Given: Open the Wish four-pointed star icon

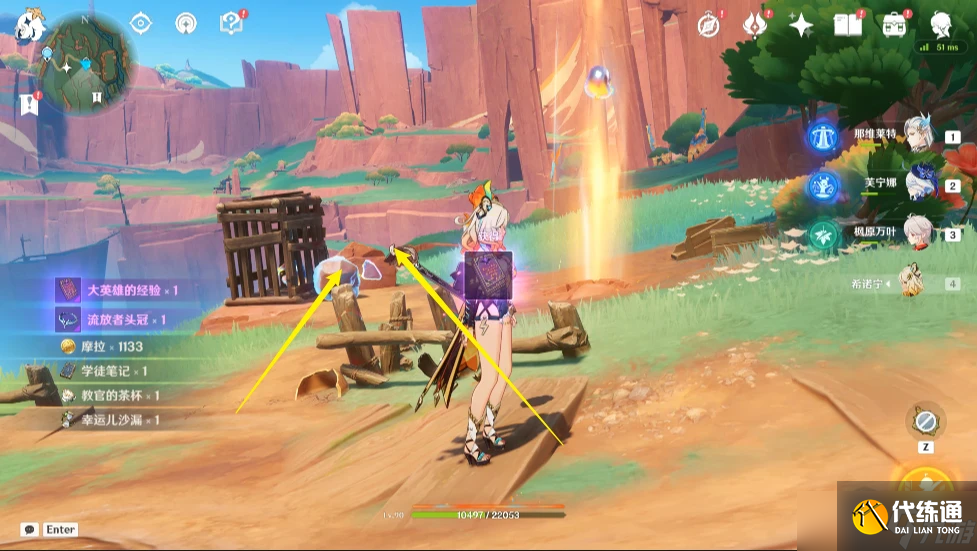Looking at the screenshot, I should point(801,25).
